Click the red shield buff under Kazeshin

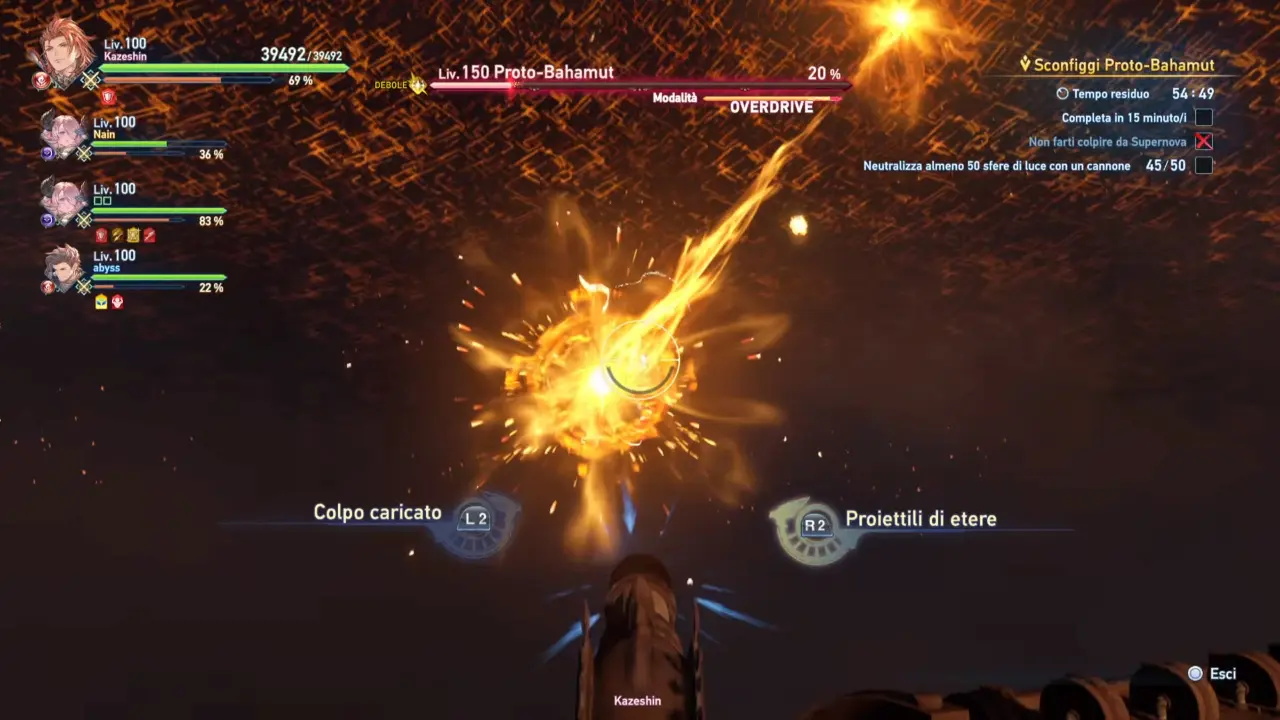[108, 98]
